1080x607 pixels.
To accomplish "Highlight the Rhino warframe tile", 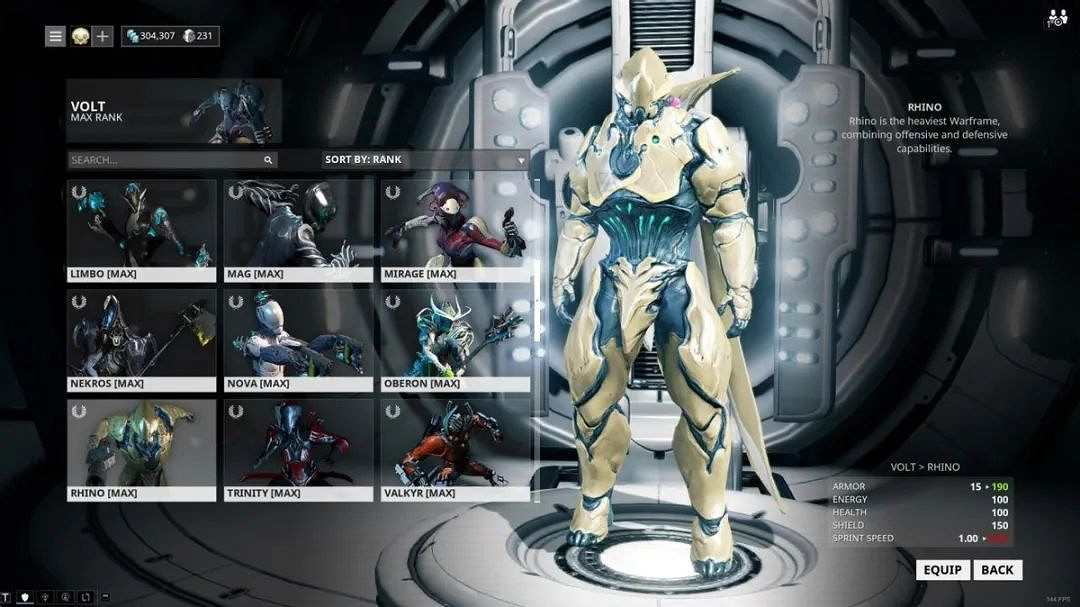I will (x=141, y=450).
